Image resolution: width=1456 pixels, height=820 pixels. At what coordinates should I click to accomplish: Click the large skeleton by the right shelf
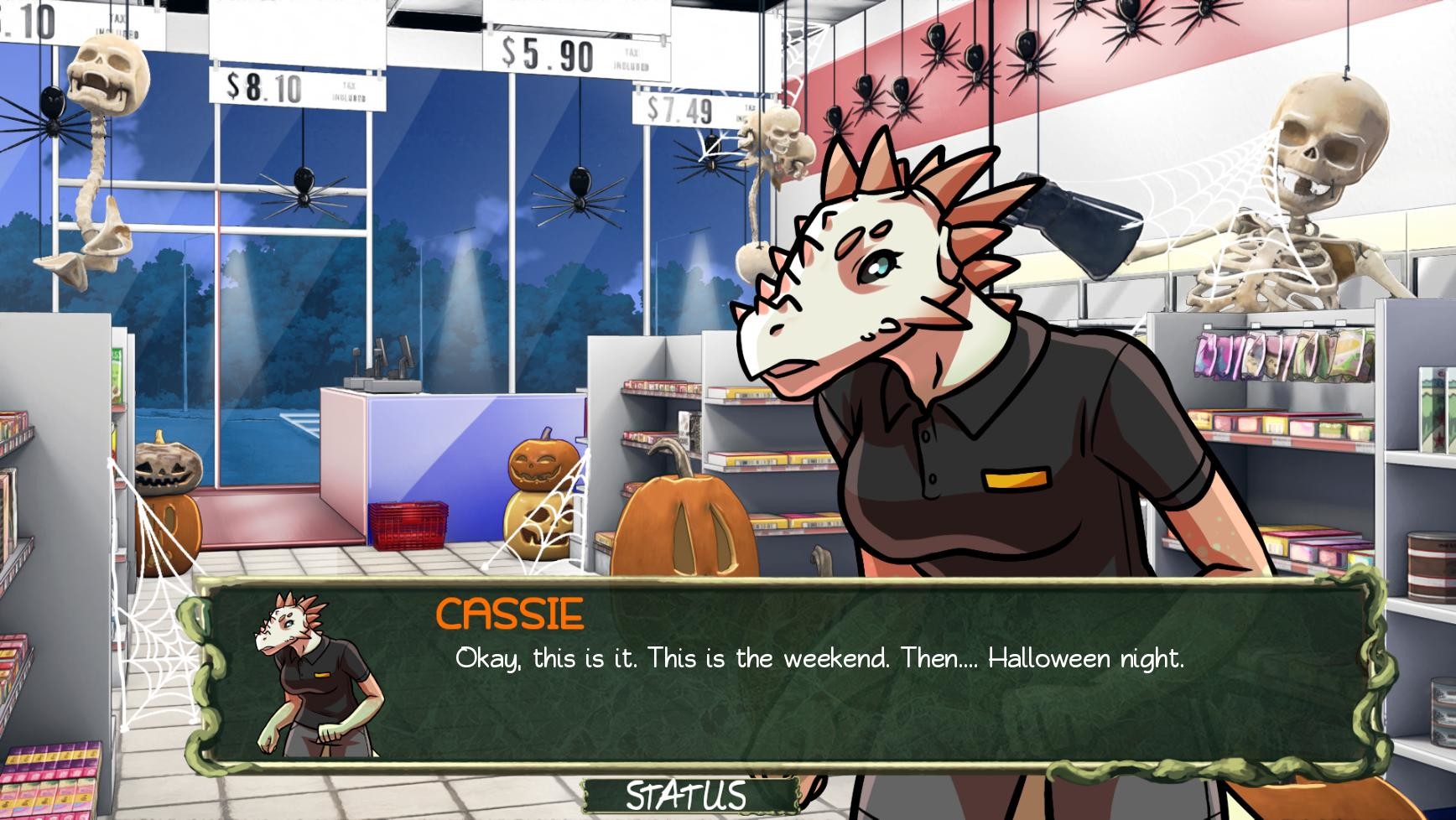(x=1308, y=193)
